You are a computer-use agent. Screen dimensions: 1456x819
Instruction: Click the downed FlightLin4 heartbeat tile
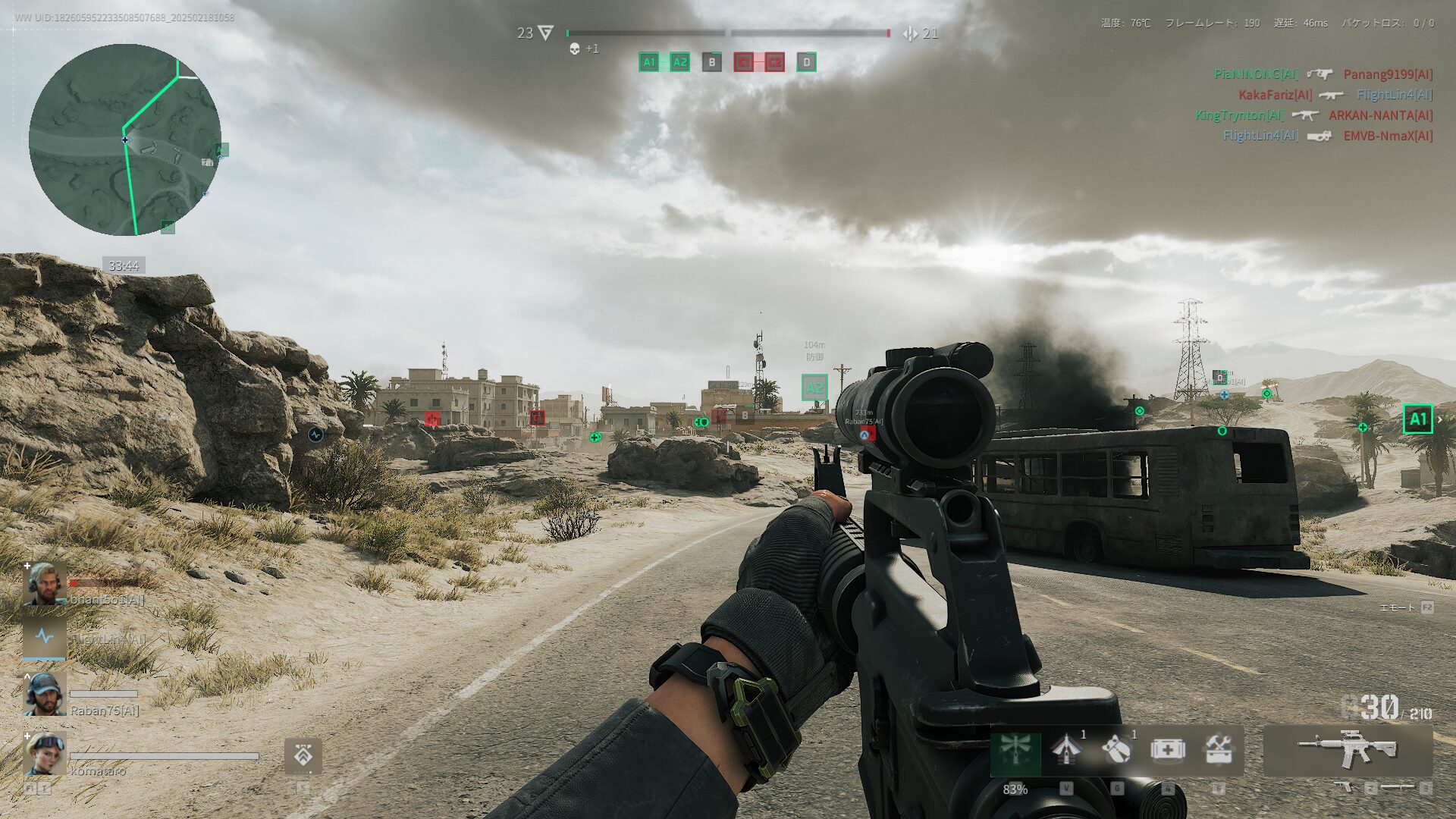[x=45, y=638]
